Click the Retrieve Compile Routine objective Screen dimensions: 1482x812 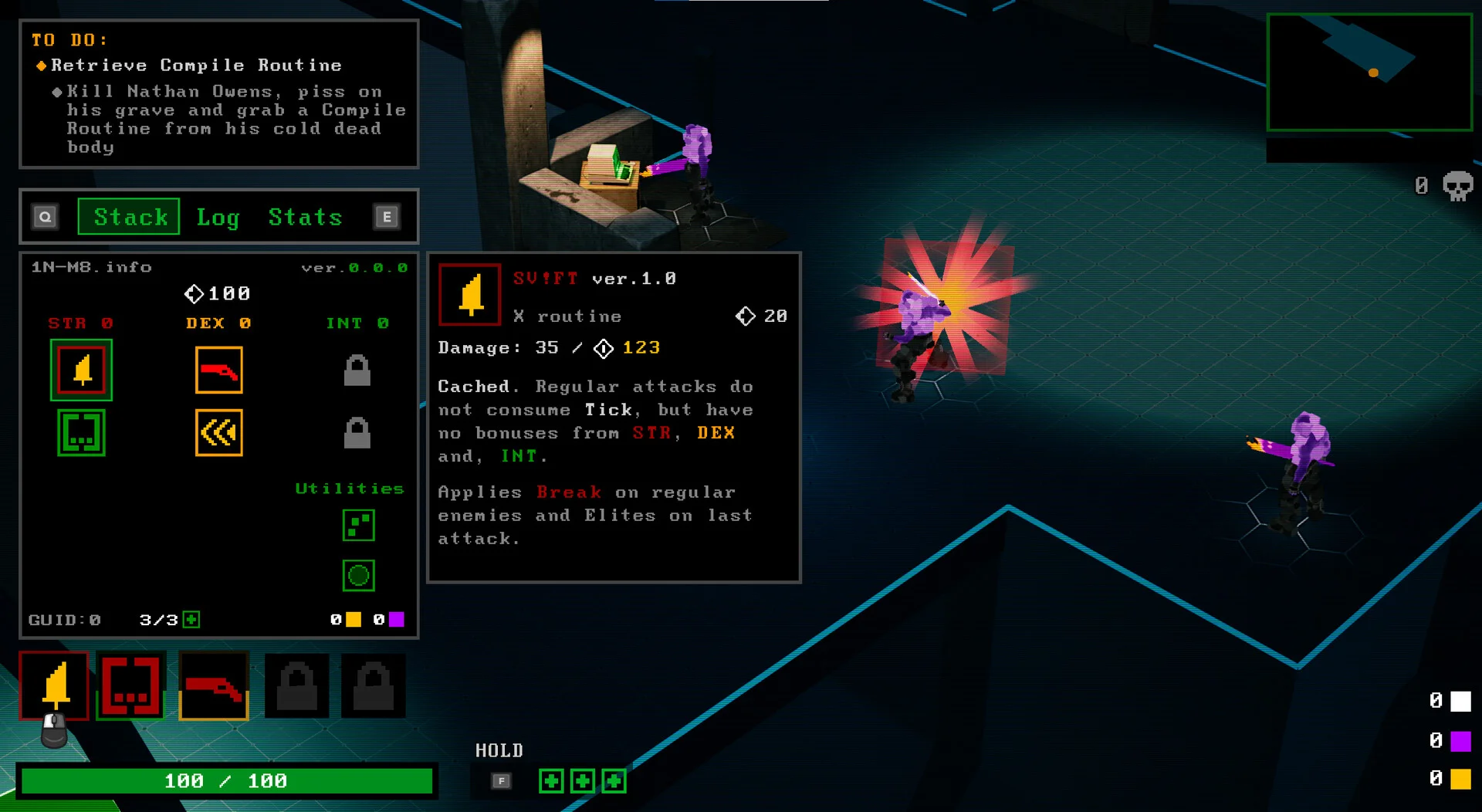point(196,66)
